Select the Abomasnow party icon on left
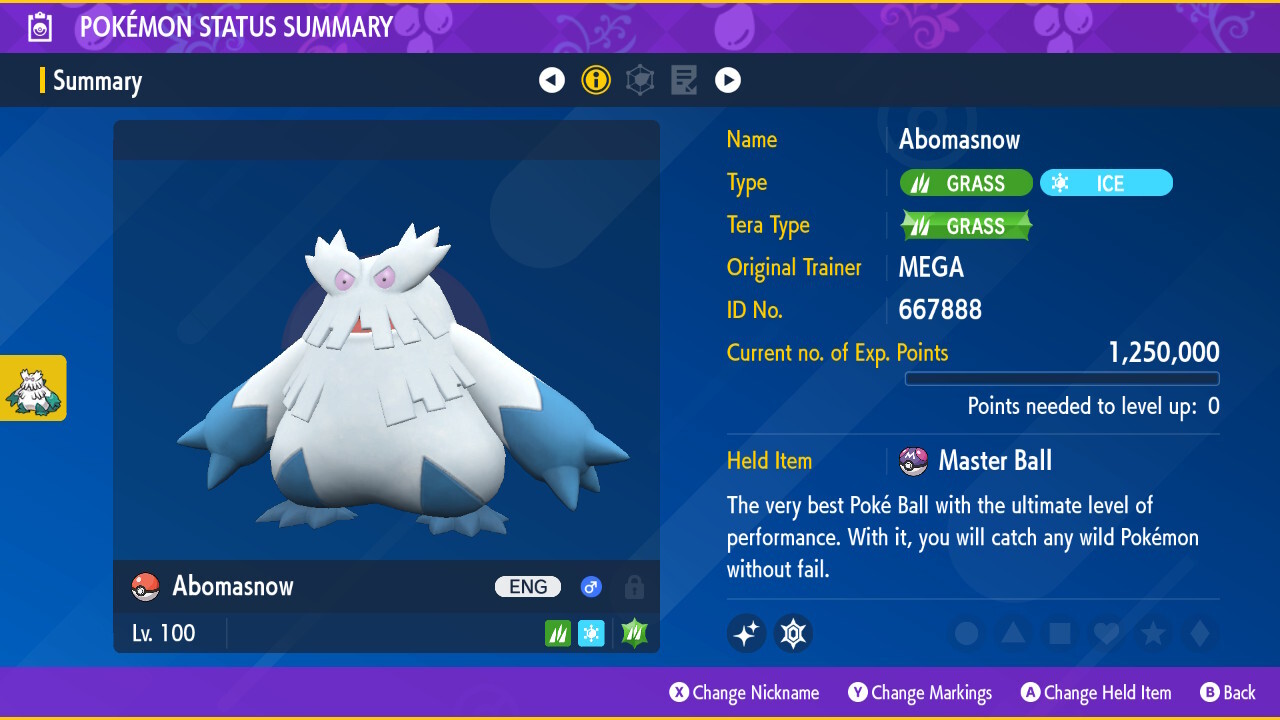 point(33,388)
